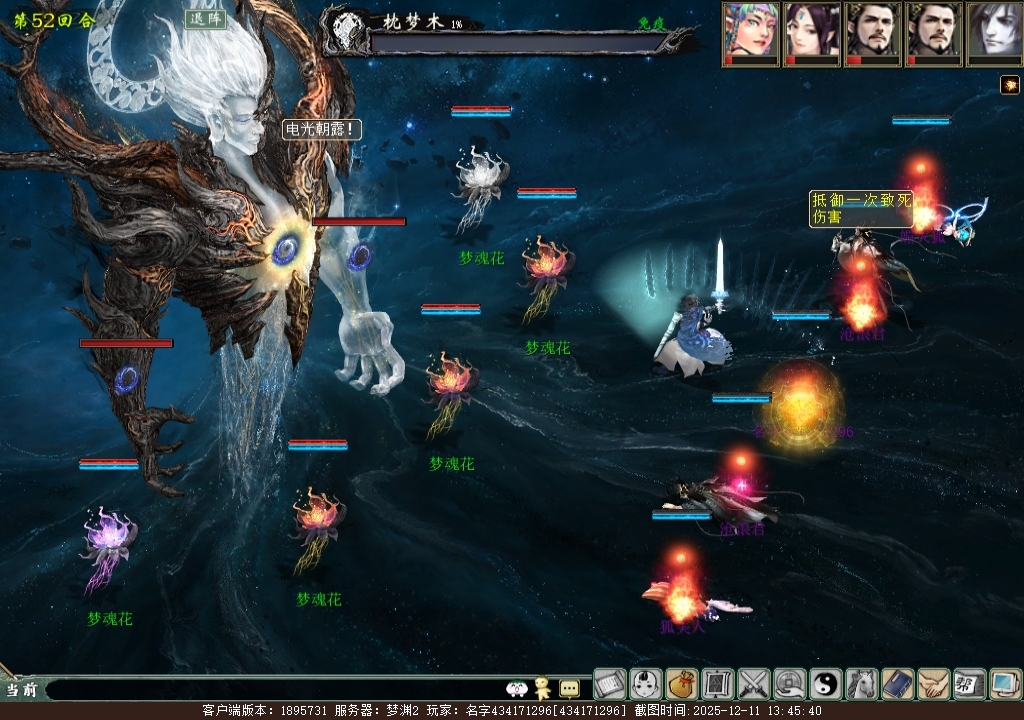Click the crossed swords icon
Screen dimensions: 1024x720
coord(754,684)
